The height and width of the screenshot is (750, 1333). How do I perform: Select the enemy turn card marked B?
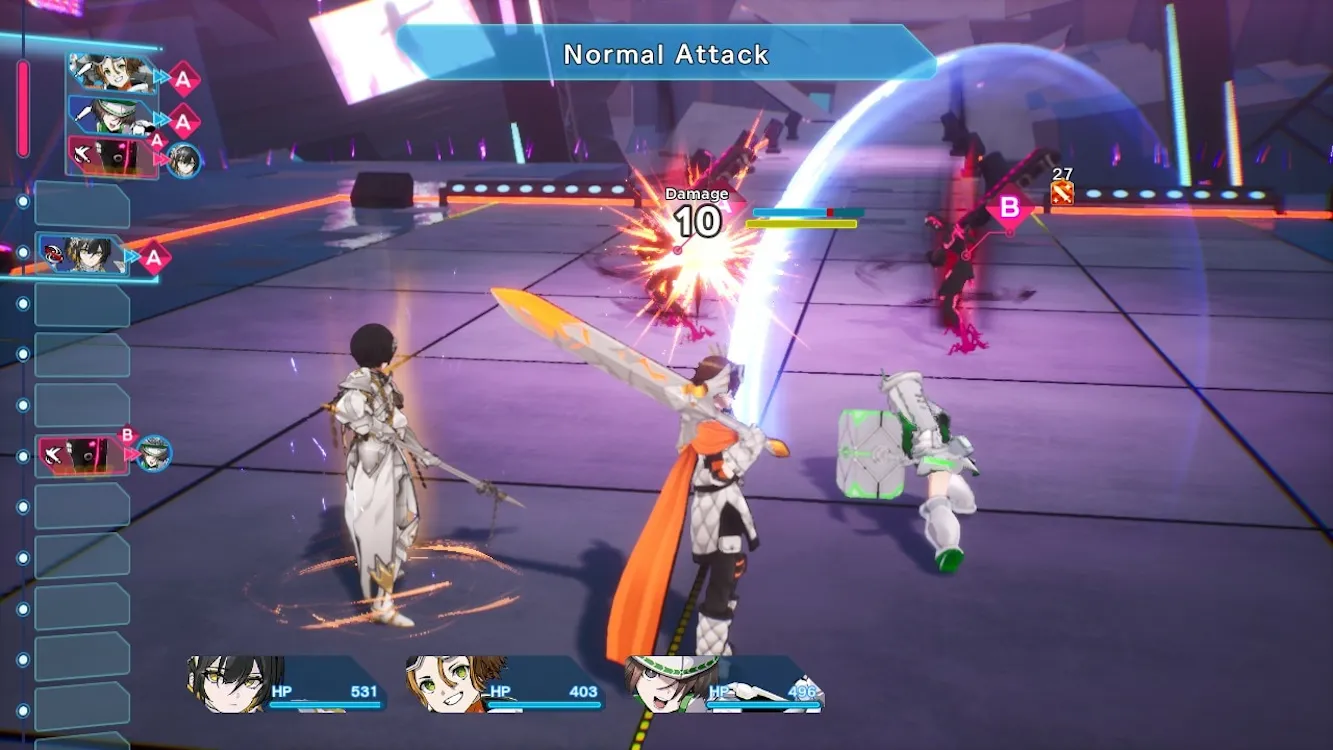click(84, 455)
